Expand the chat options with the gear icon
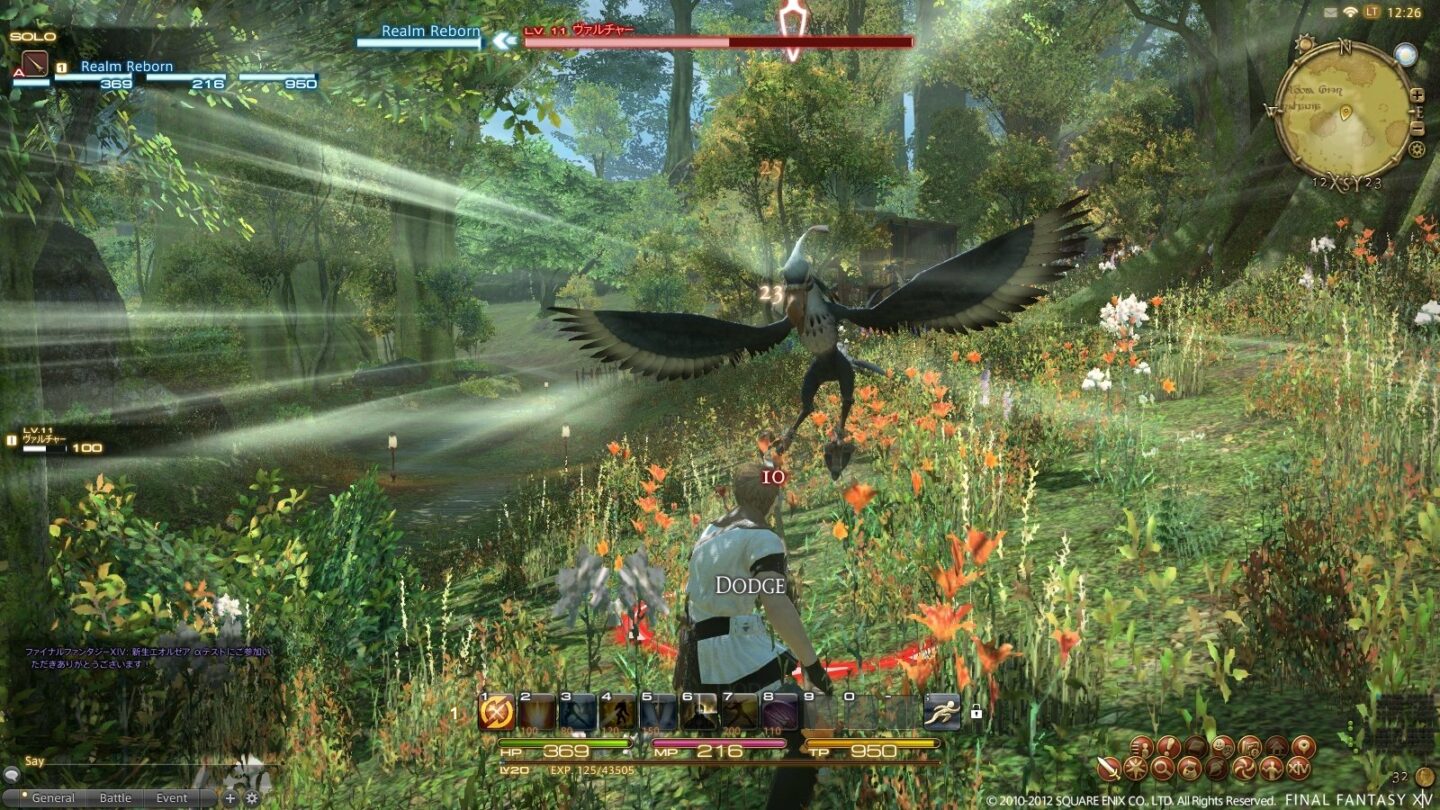 [x=252, y=796]
